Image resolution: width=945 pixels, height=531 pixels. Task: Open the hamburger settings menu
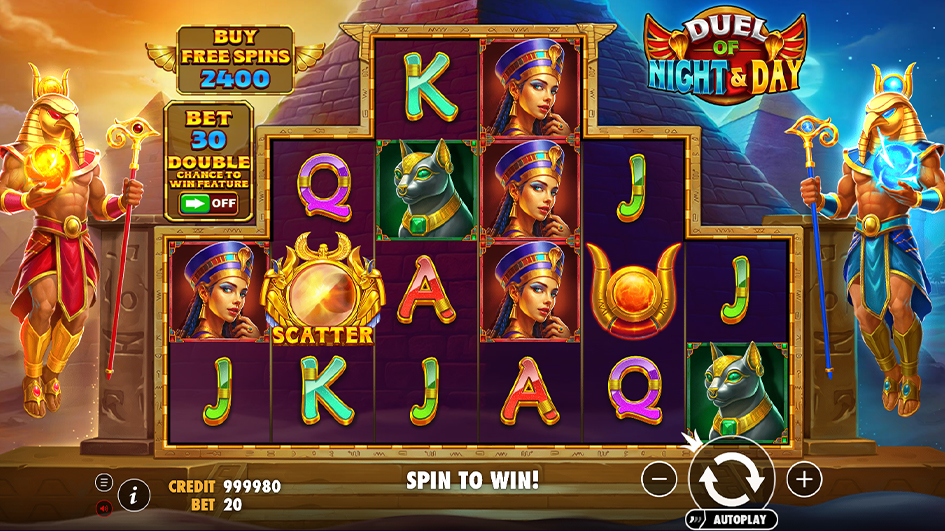tap(104, 482)
